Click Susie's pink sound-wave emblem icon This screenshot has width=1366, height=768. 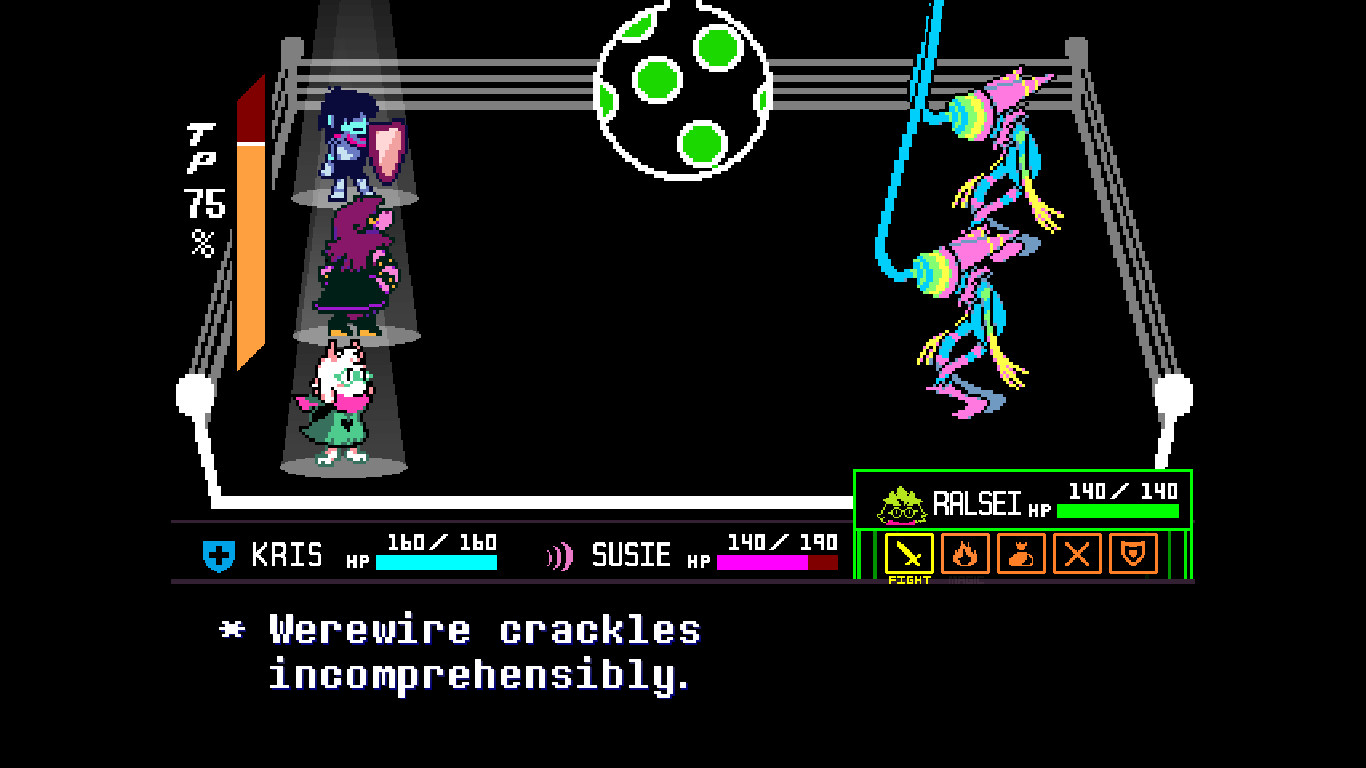(x=561, y=555)
